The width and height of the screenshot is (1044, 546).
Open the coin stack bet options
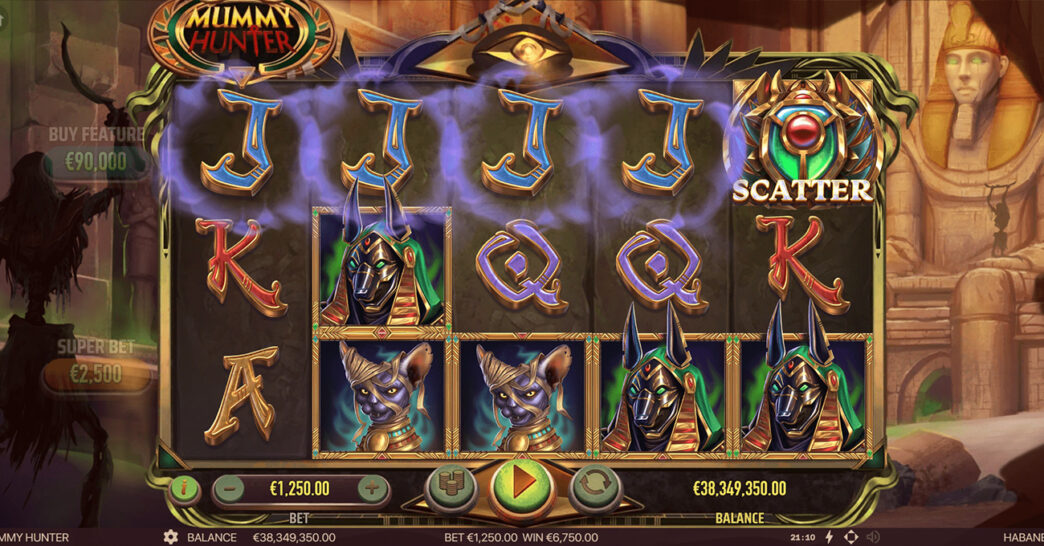tap(448, 488)
